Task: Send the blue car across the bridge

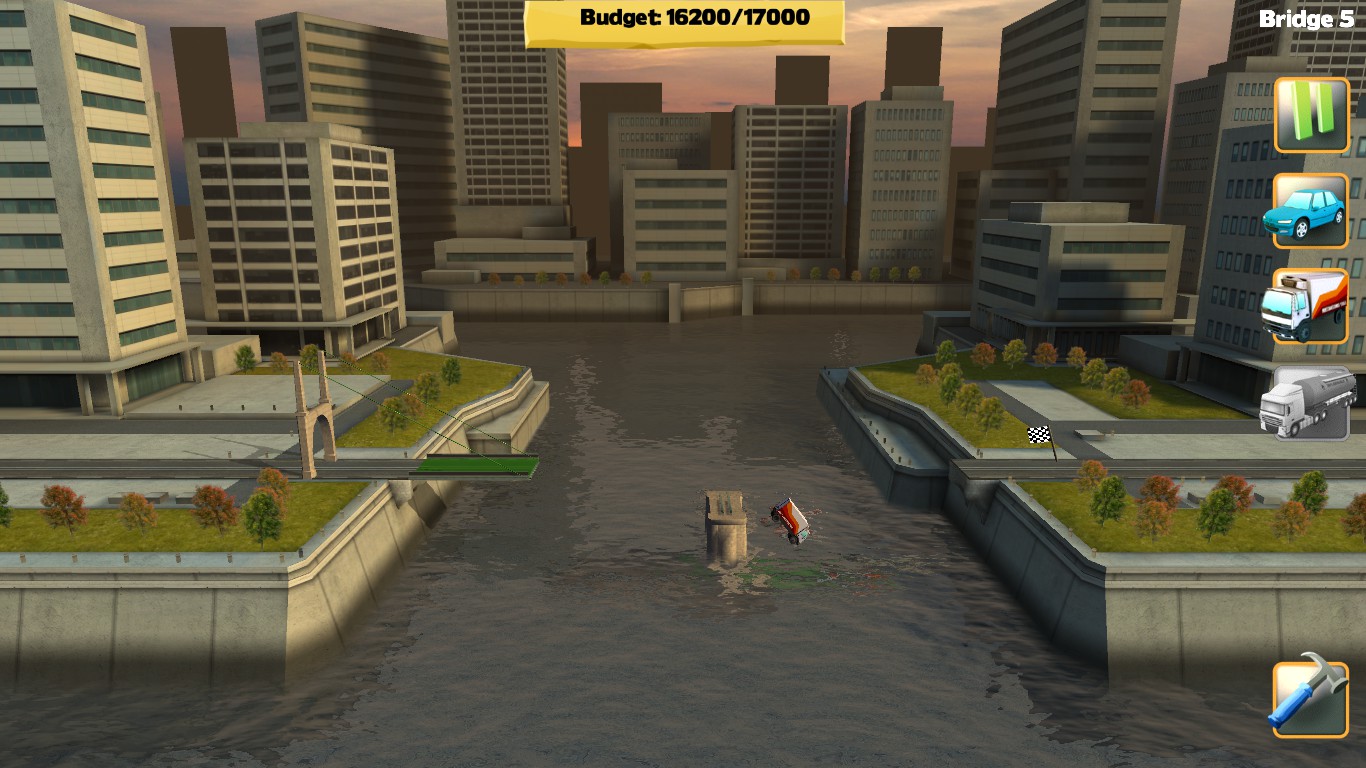Action: (x=1311, y=211)
